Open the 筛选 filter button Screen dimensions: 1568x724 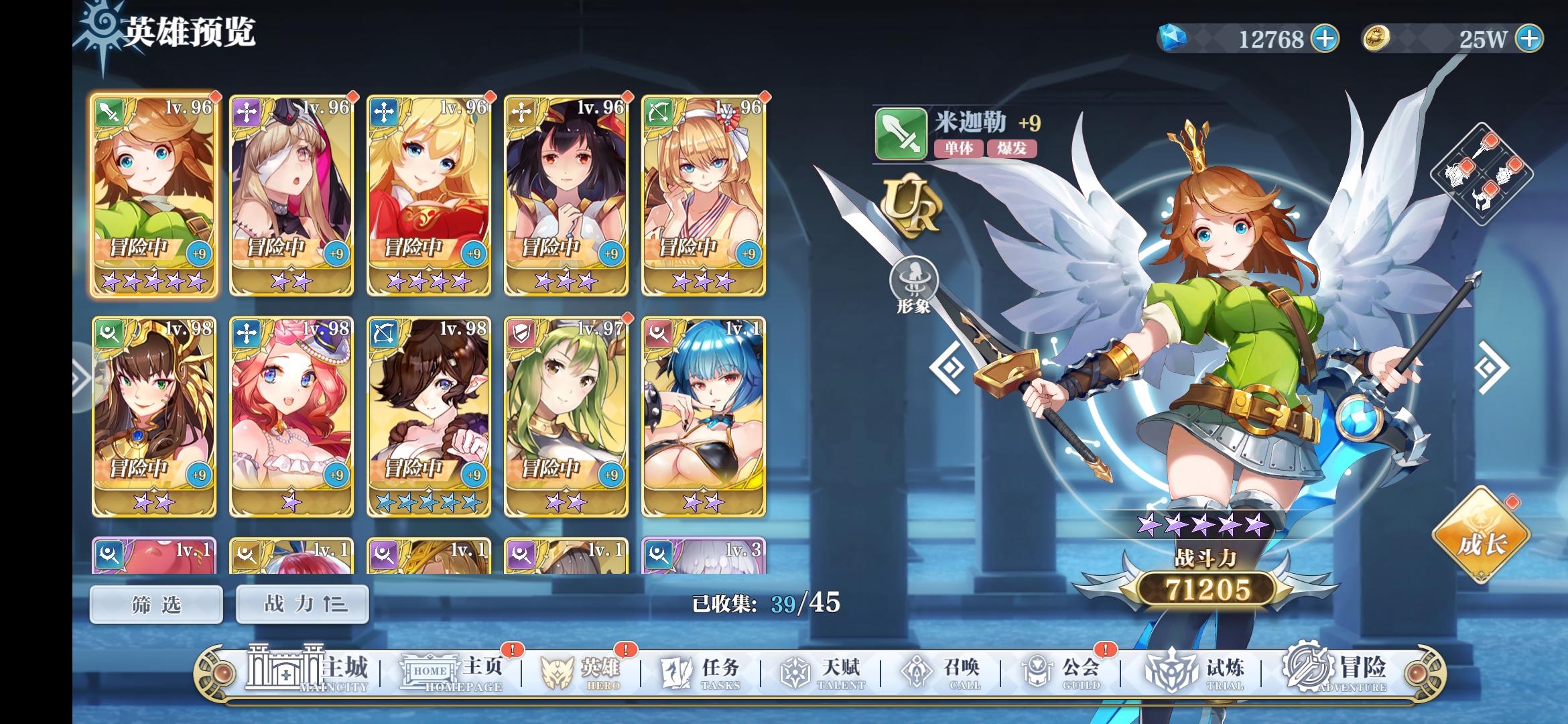click(x=155, y=603)
